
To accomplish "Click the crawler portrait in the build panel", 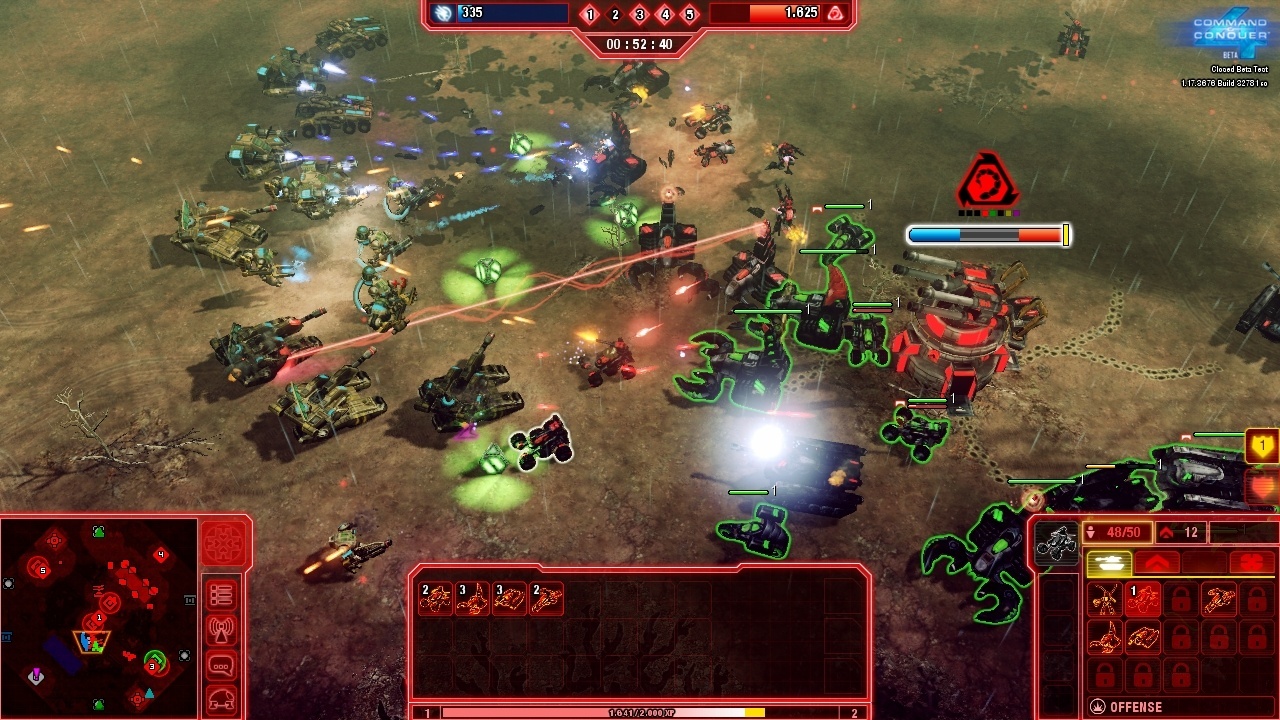I will [x=1058, y=539].
